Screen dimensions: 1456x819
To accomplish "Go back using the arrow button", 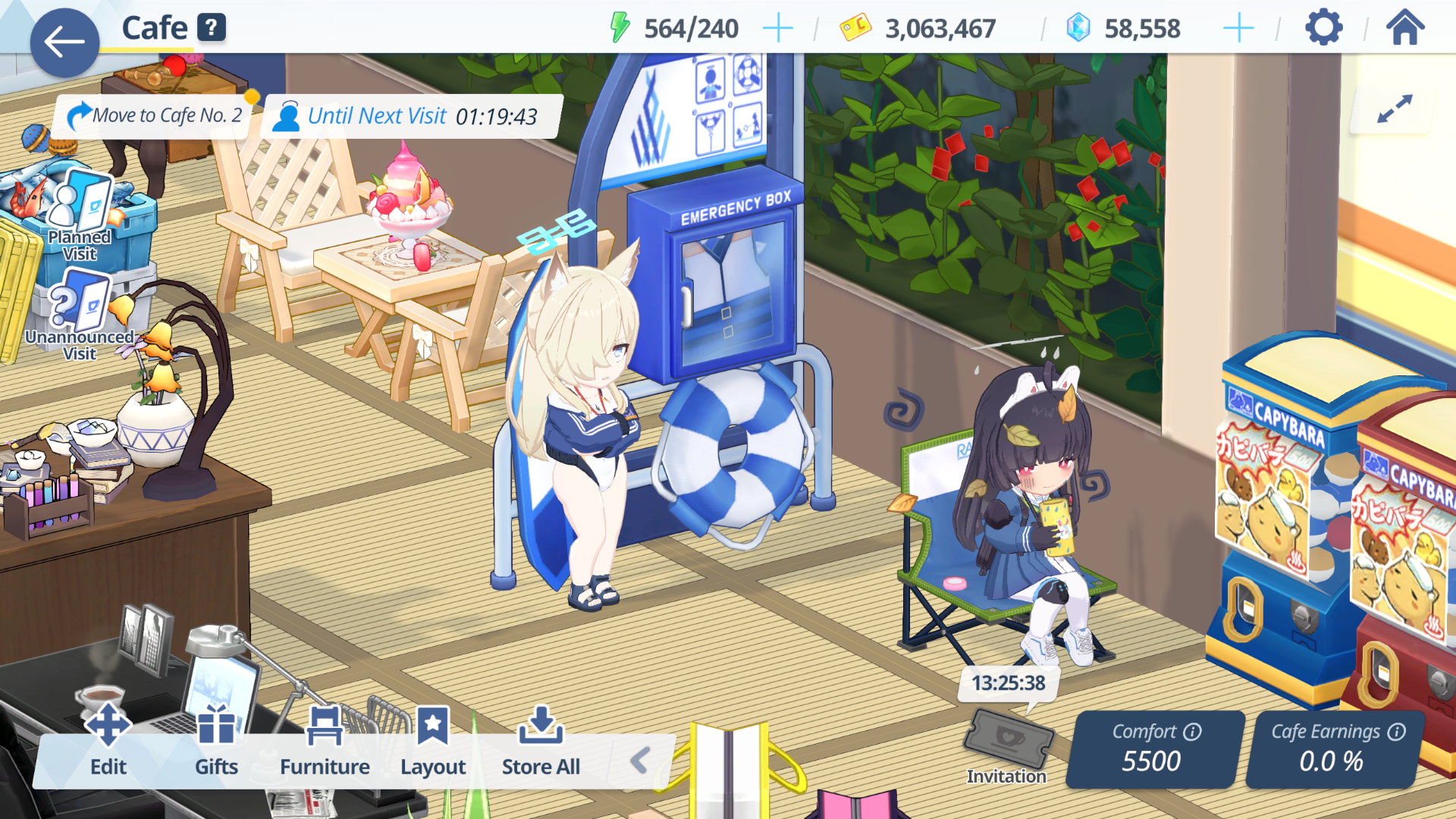I will [x=64, y=42].
